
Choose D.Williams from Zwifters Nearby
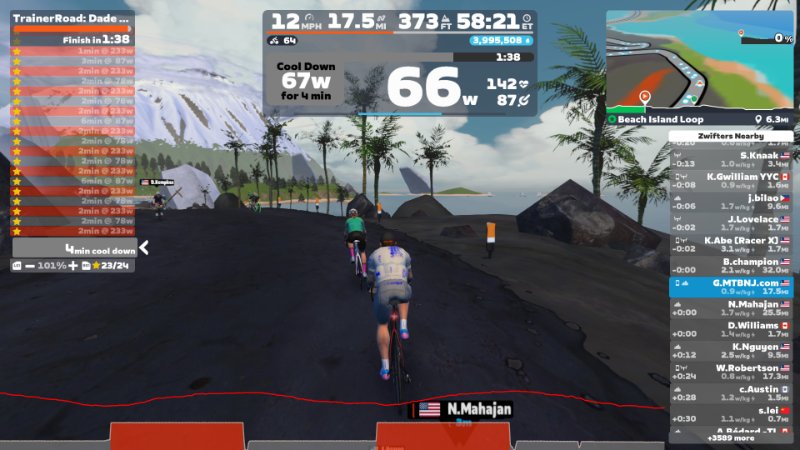[731, 330]
